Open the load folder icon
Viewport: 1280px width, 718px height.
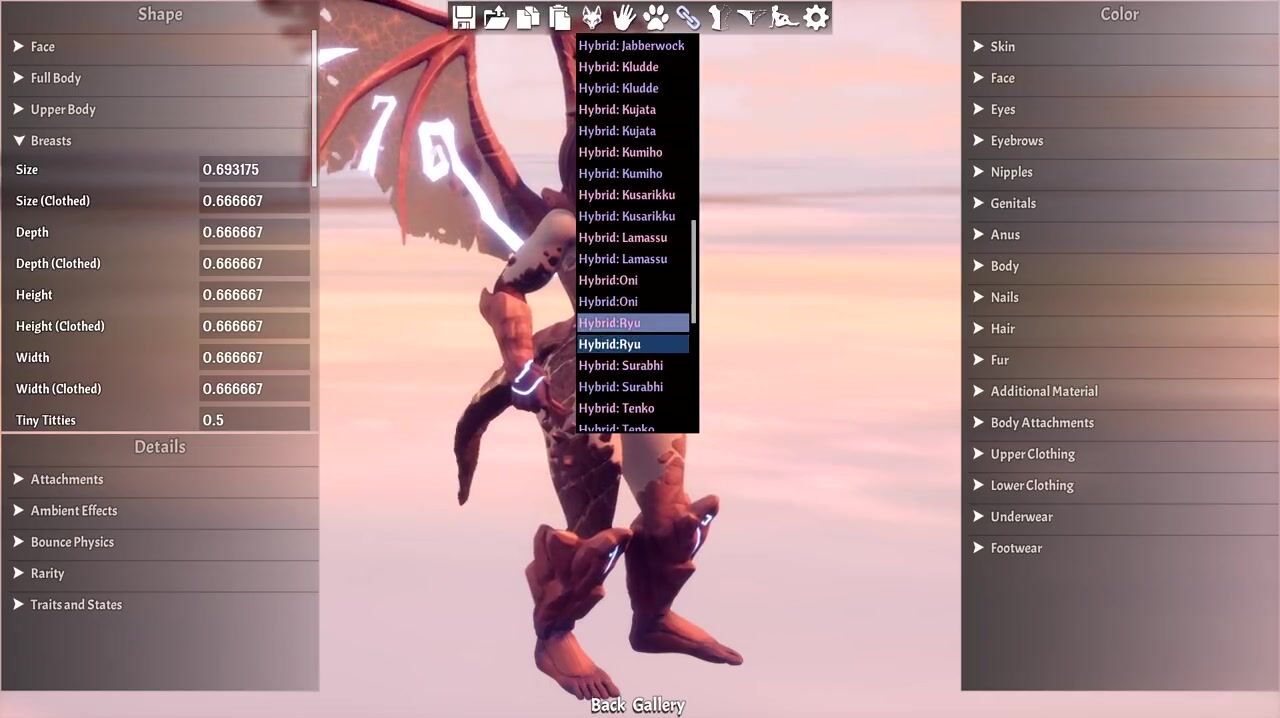pos(495,17)
